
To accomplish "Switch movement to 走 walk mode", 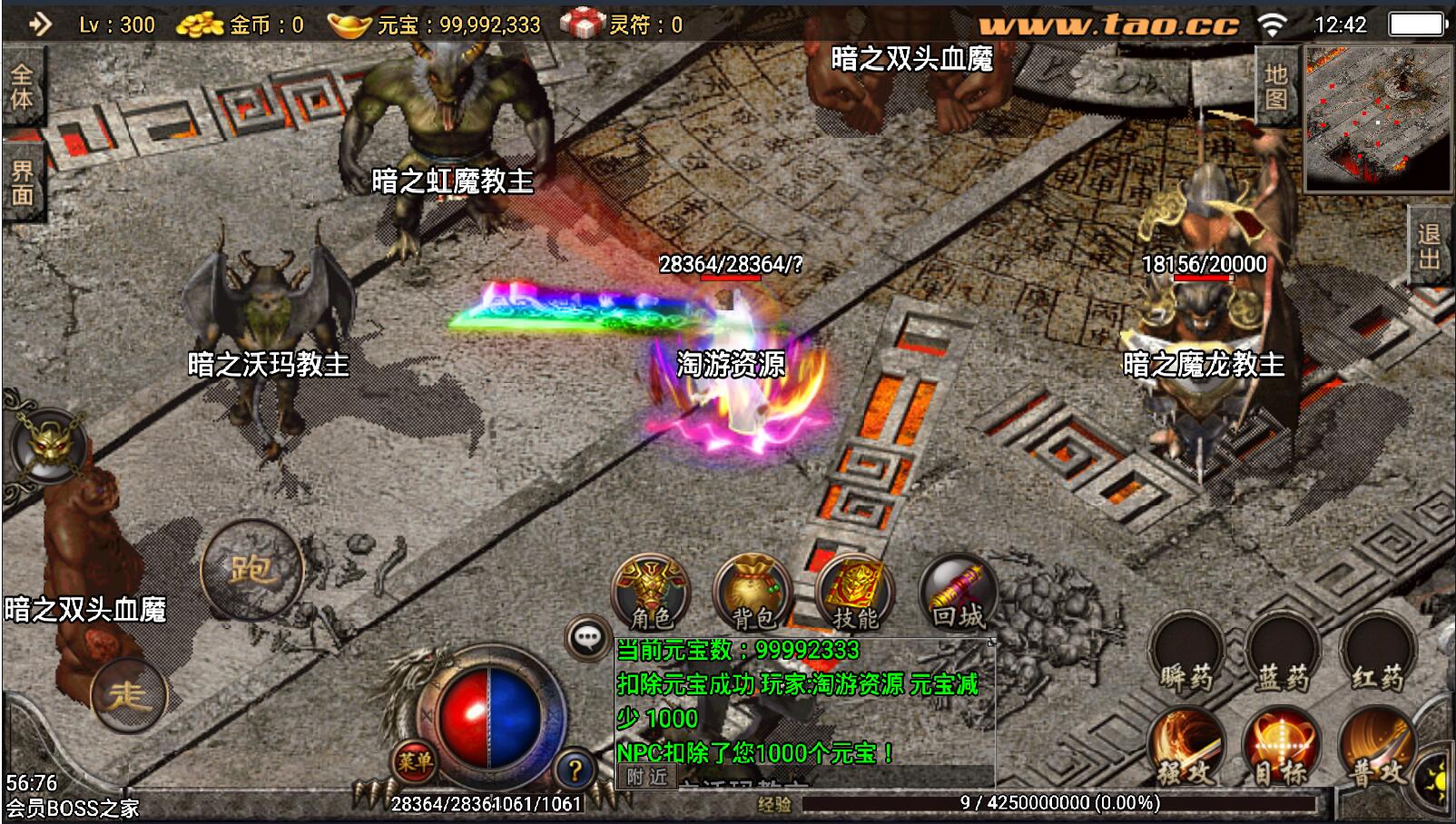I will coord(128,696).
